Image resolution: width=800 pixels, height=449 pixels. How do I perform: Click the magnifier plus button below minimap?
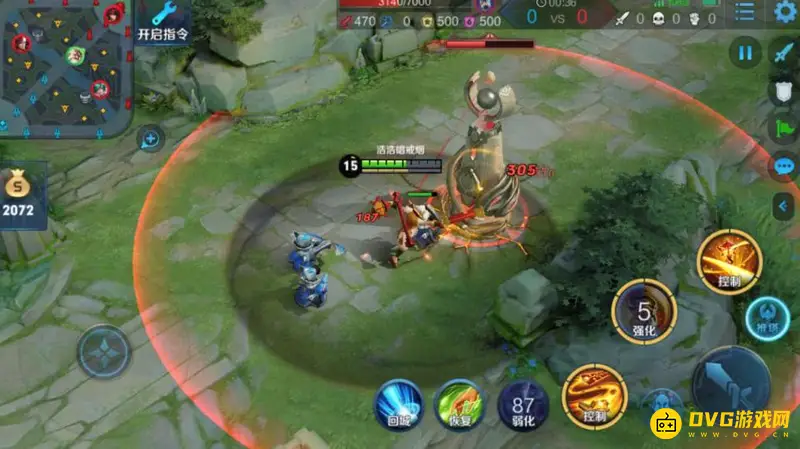(x=150, y=139)
